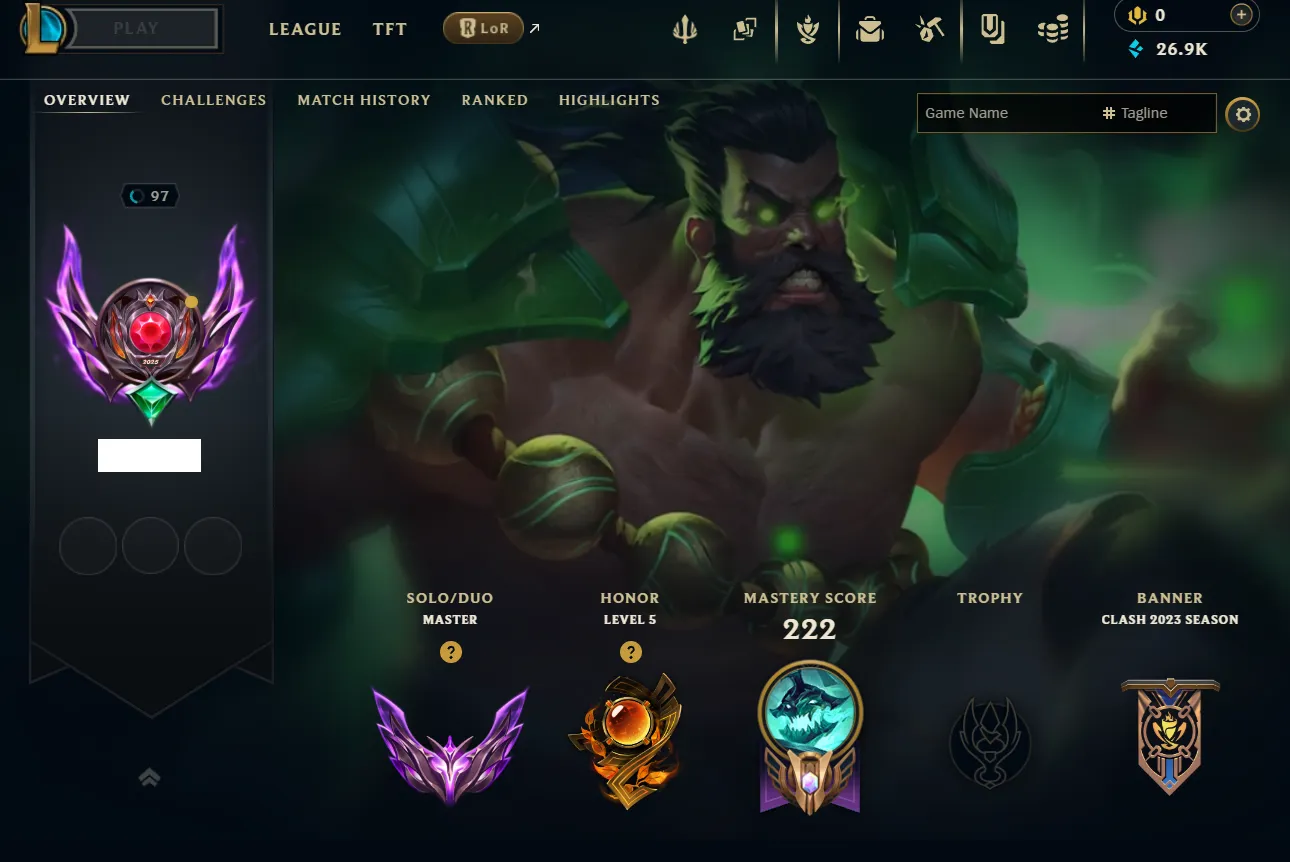The image size is (1290, 862).
Task: Open Clash by clicking the trophy icon
Action: [x=807, y=28]
